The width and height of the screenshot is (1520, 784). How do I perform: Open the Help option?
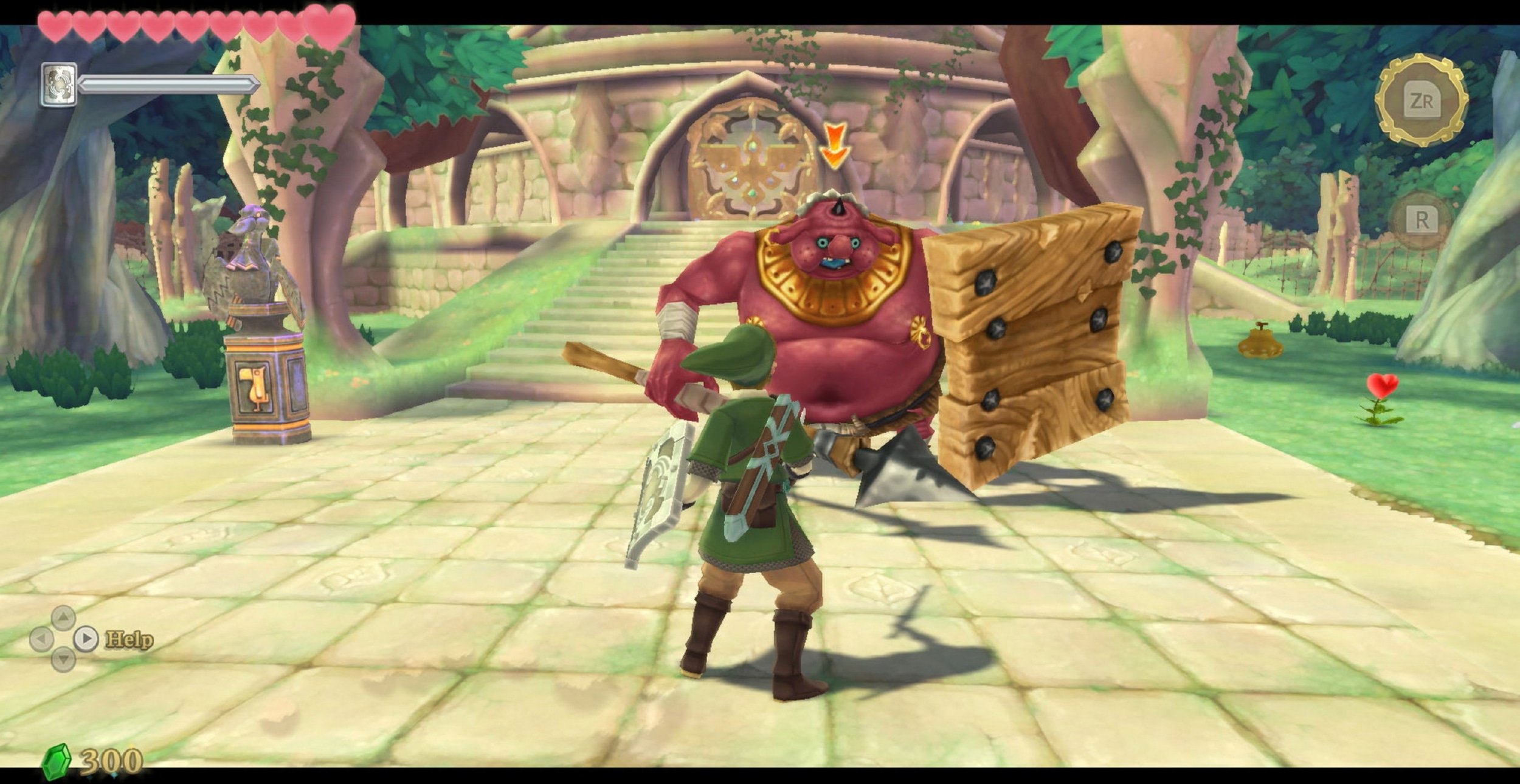[128, 639]
